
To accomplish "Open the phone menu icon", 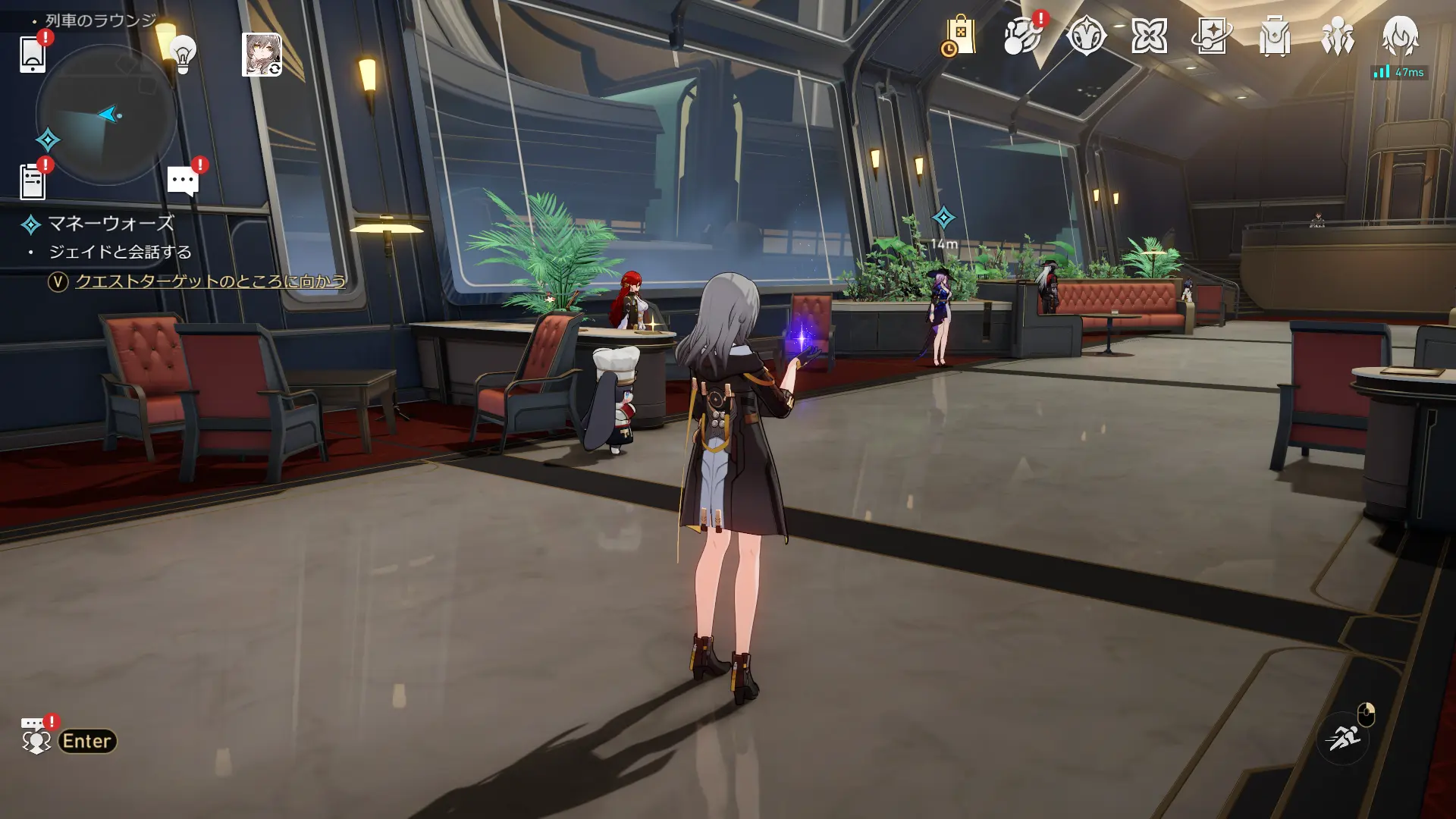I will click(x=33, y=54).
